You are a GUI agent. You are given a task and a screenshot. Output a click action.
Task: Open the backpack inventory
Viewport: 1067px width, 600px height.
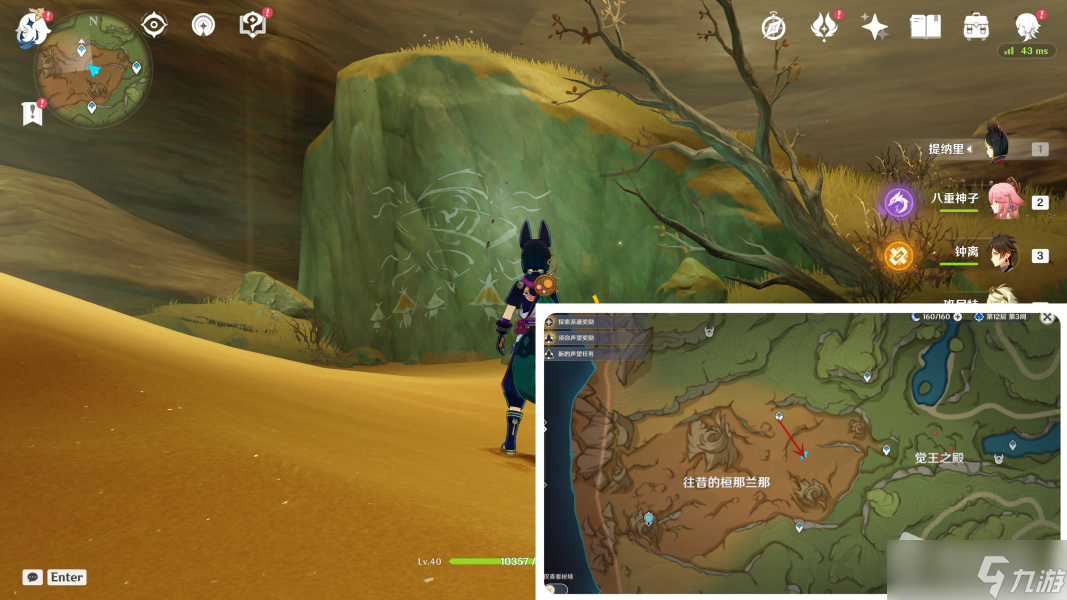pos(976,27)
